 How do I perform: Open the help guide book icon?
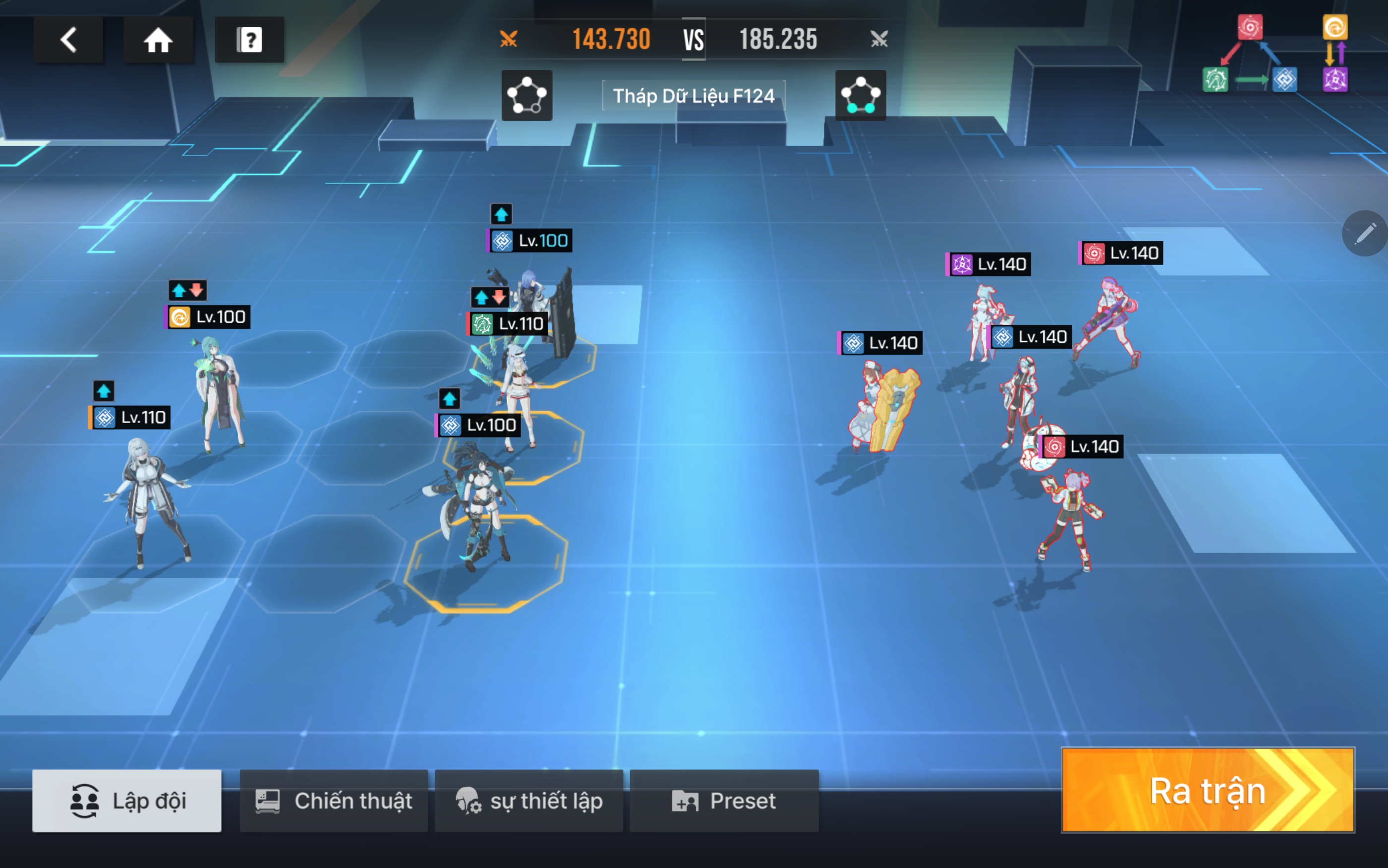click(249, 40)
